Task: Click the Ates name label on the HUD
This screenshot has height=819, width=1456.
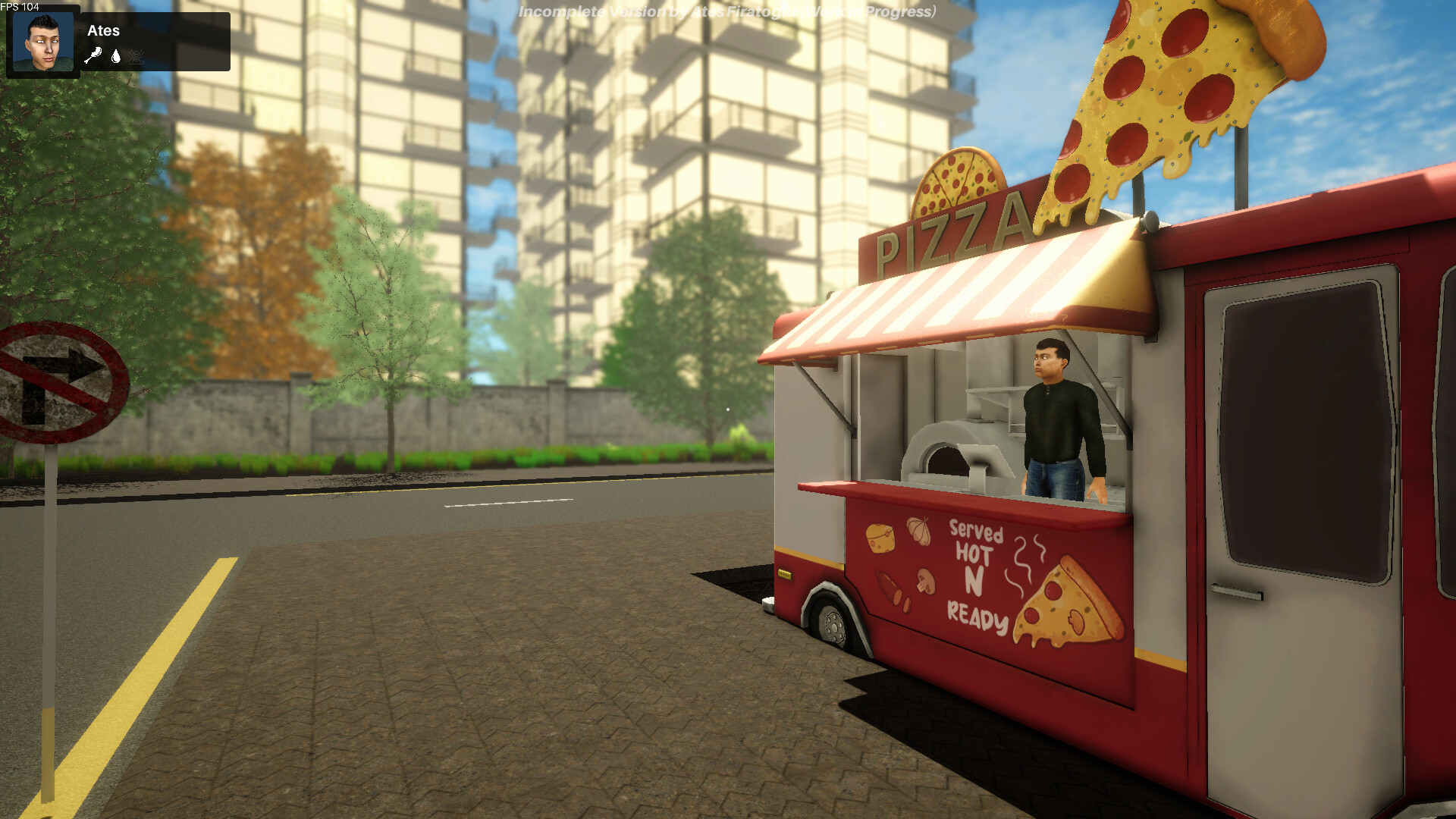Action: (x=104, y=30)
